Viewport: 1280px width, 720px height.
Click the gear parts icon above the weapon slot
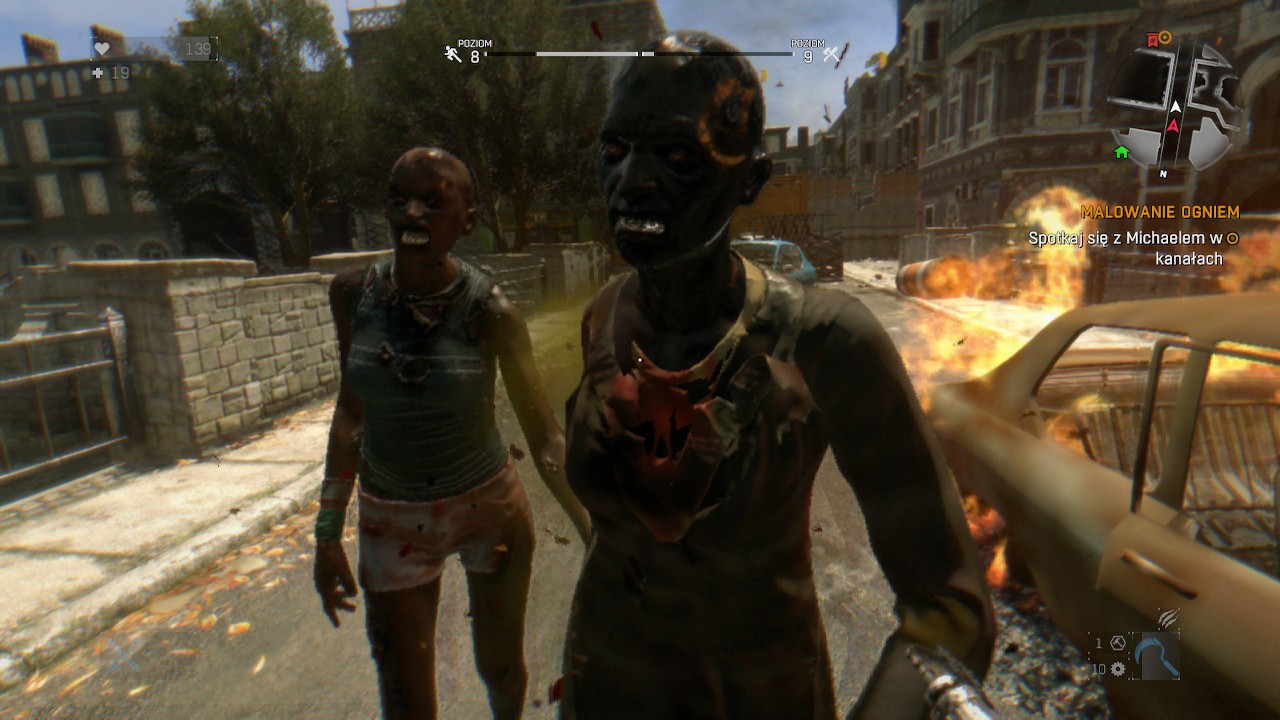pos(1117,669)
